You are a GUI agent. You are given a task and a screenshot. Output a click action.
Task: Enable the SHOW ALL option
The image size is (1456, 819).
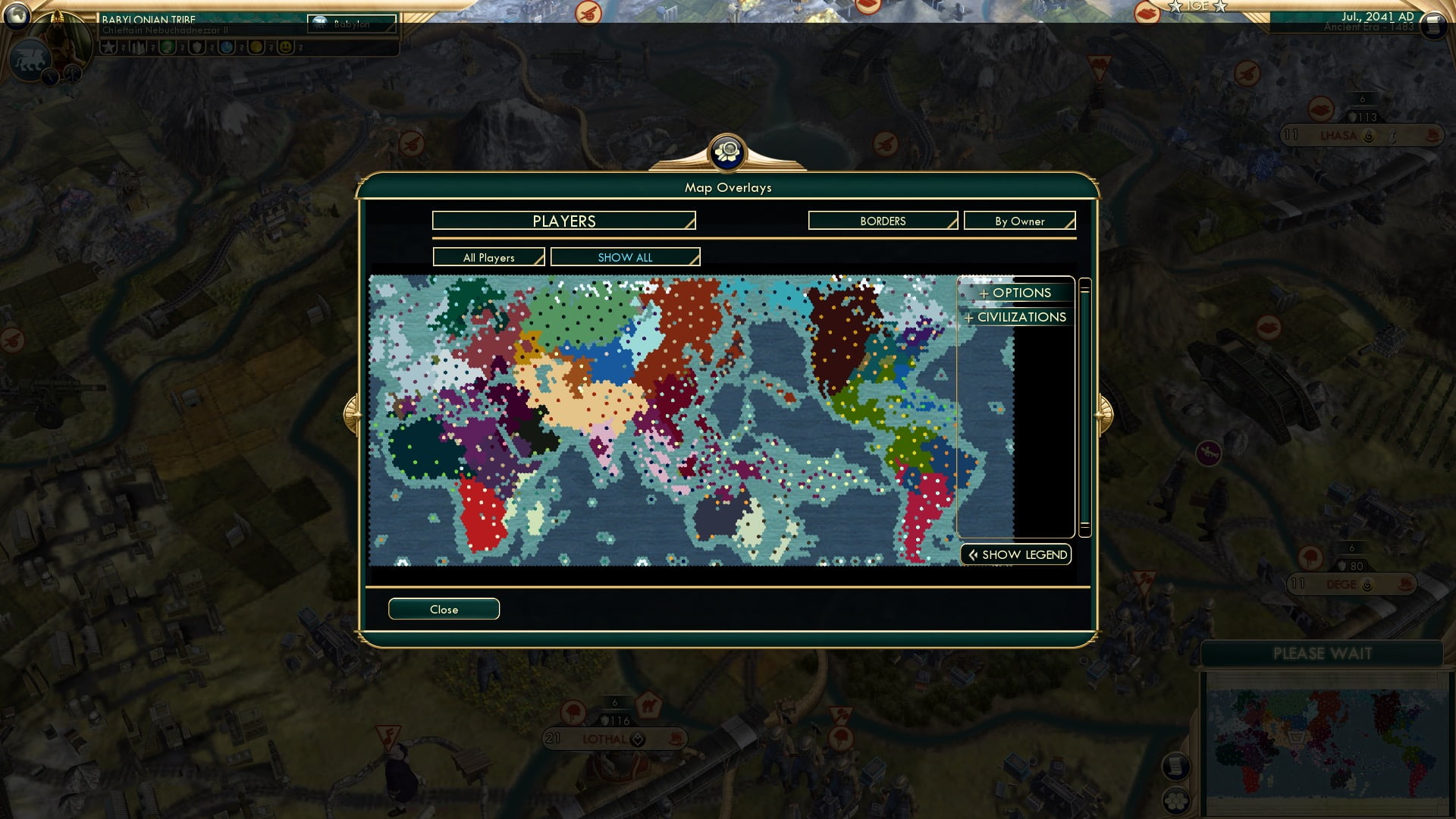click(625, 257)
